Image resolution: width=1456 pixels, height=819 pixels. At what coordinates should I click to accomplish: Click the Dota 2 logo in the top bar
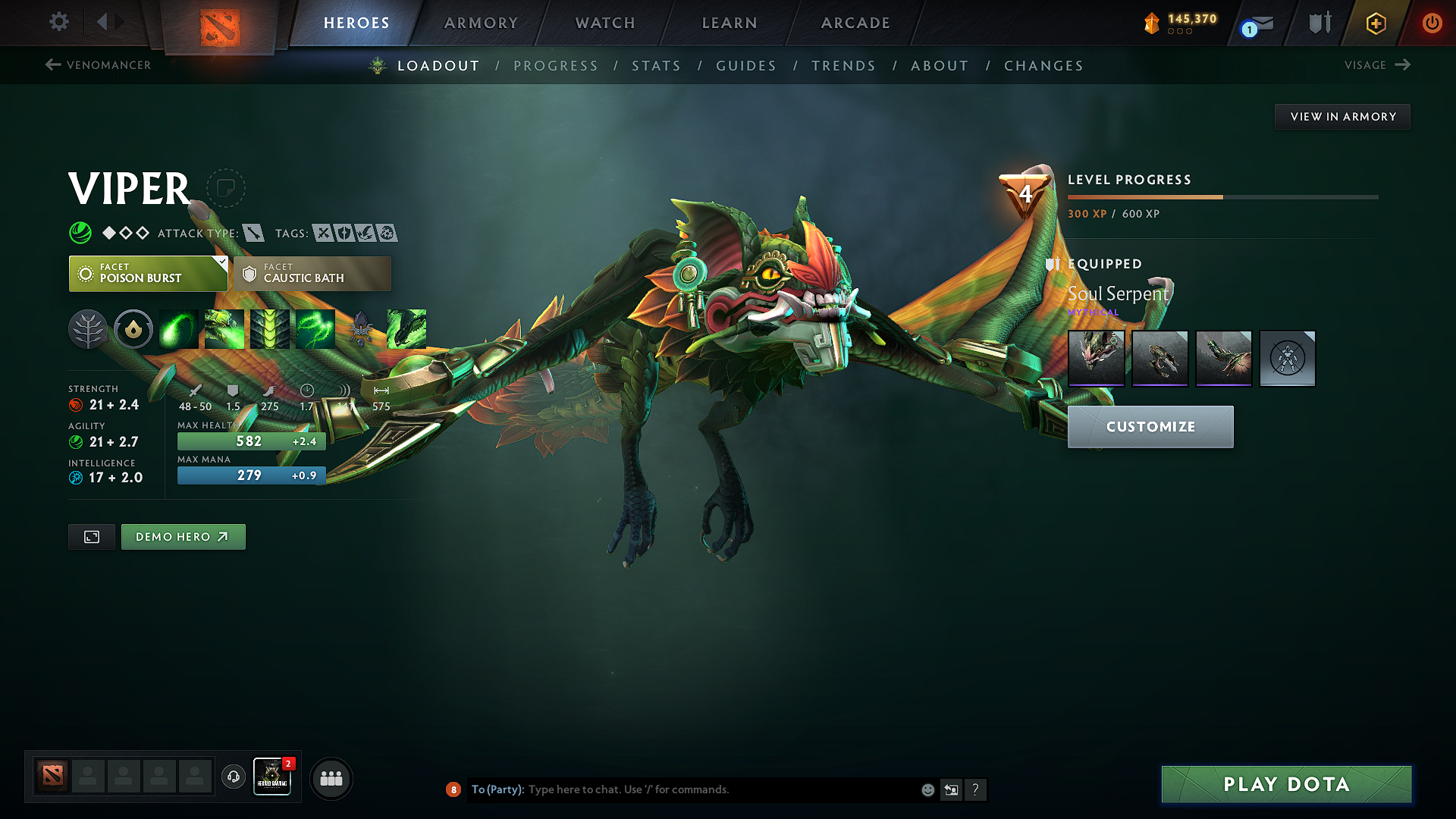click(218, 22)
